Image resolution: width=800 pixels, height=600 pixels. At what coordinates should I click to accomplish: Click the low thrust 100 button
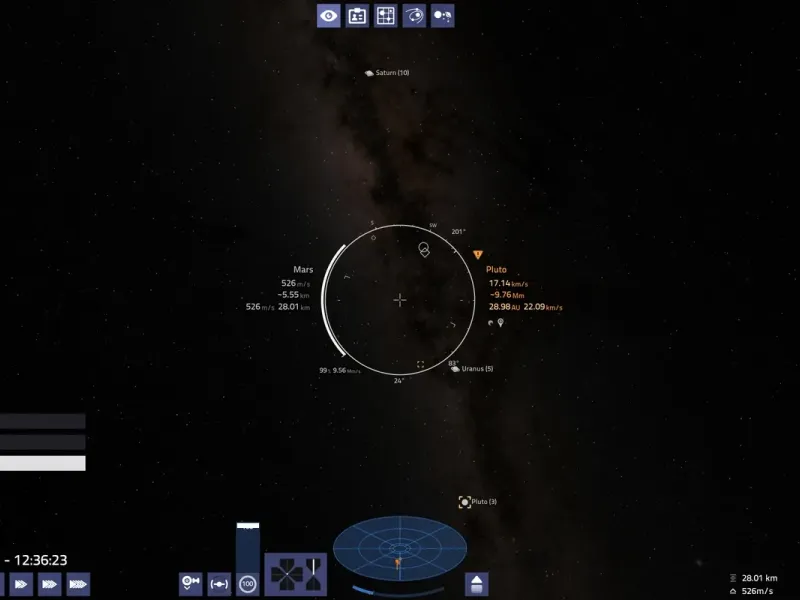point(247,582)
